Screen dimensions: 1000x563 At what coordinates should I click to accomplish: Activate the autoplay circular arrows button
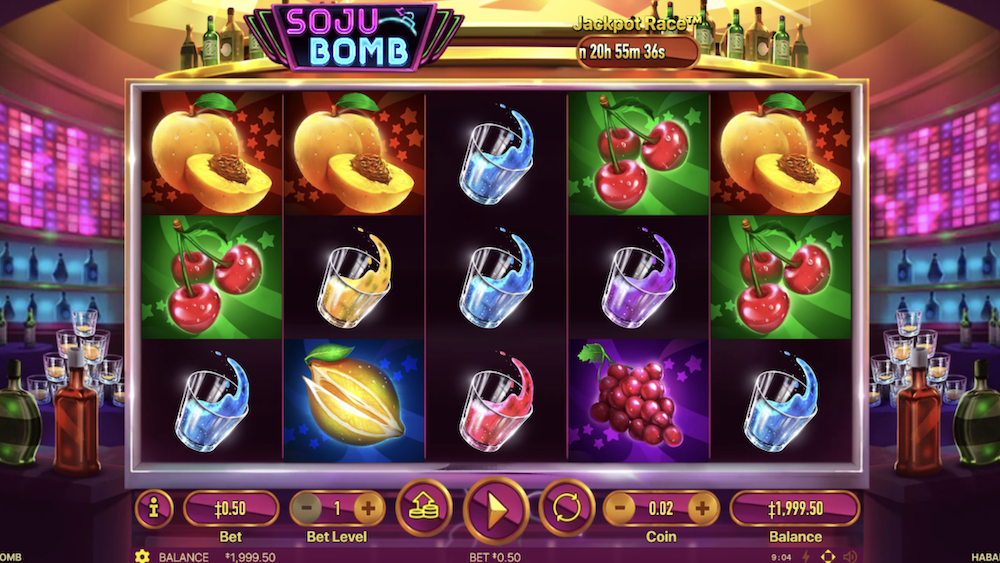pyautogui.click(x=567, y=508)
